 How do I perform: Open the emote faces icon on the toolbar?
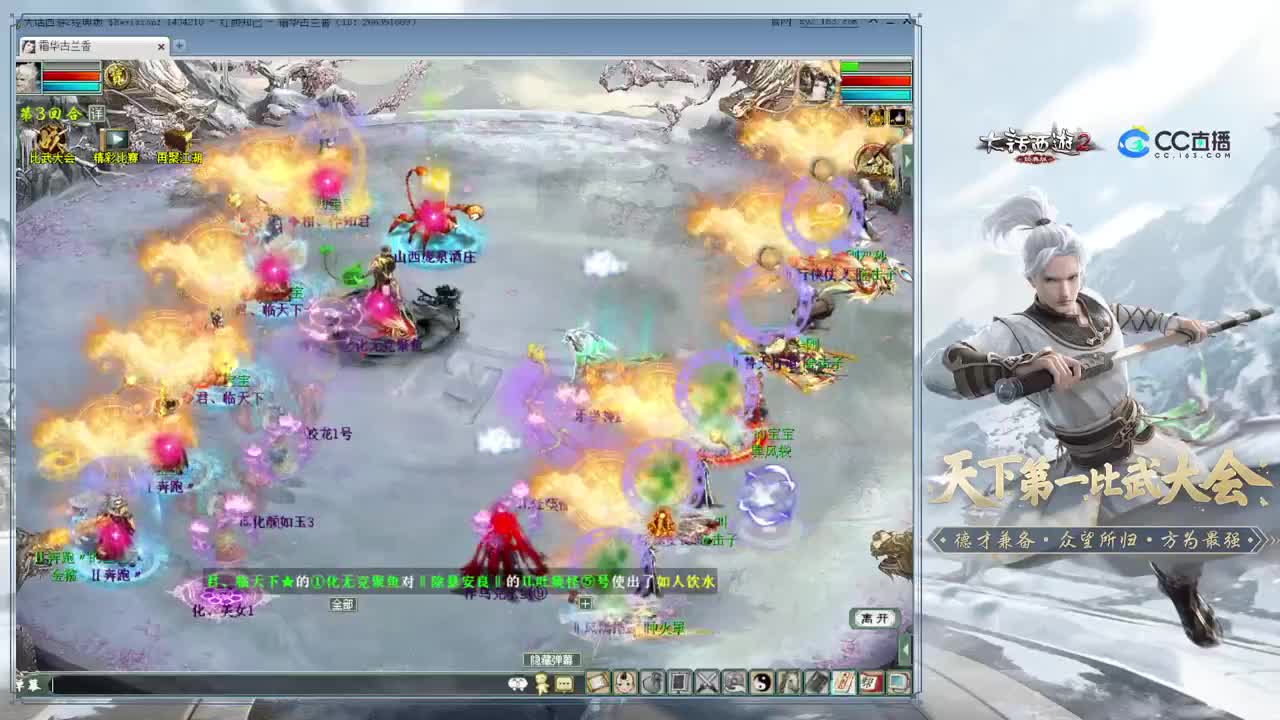[x=517, y=685]
